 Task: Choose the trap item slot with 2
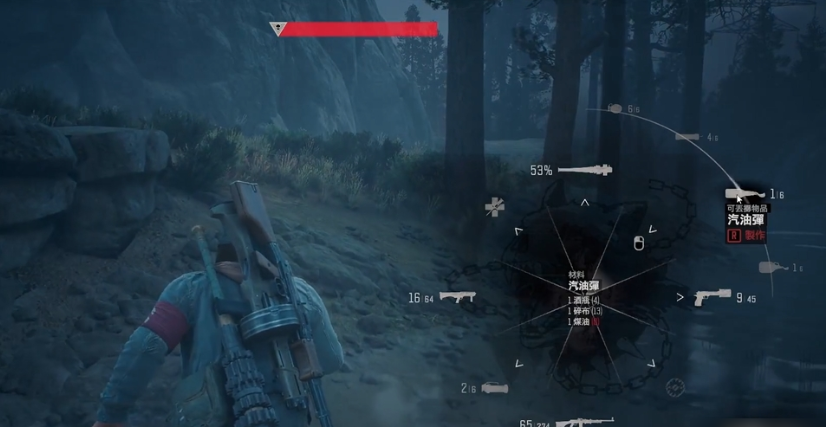494,388
